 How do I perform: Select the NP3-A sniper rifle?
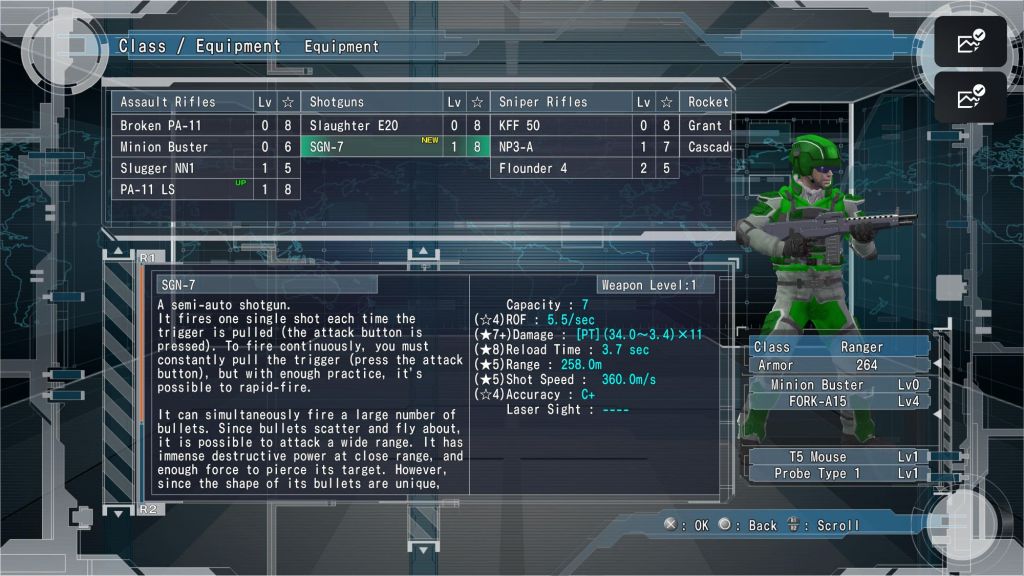click(x=560, y=147)
